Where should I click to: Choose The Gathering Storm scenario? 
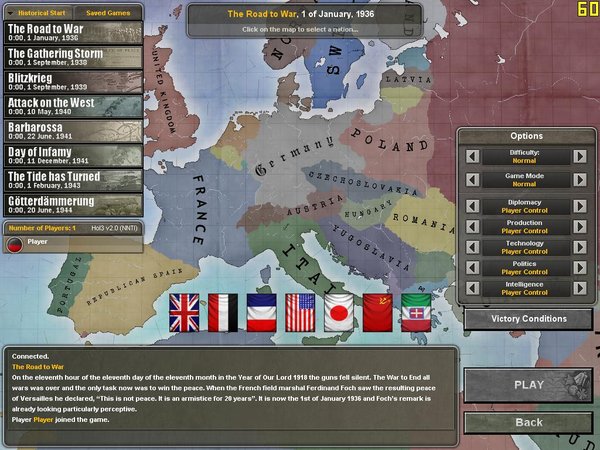72,56
